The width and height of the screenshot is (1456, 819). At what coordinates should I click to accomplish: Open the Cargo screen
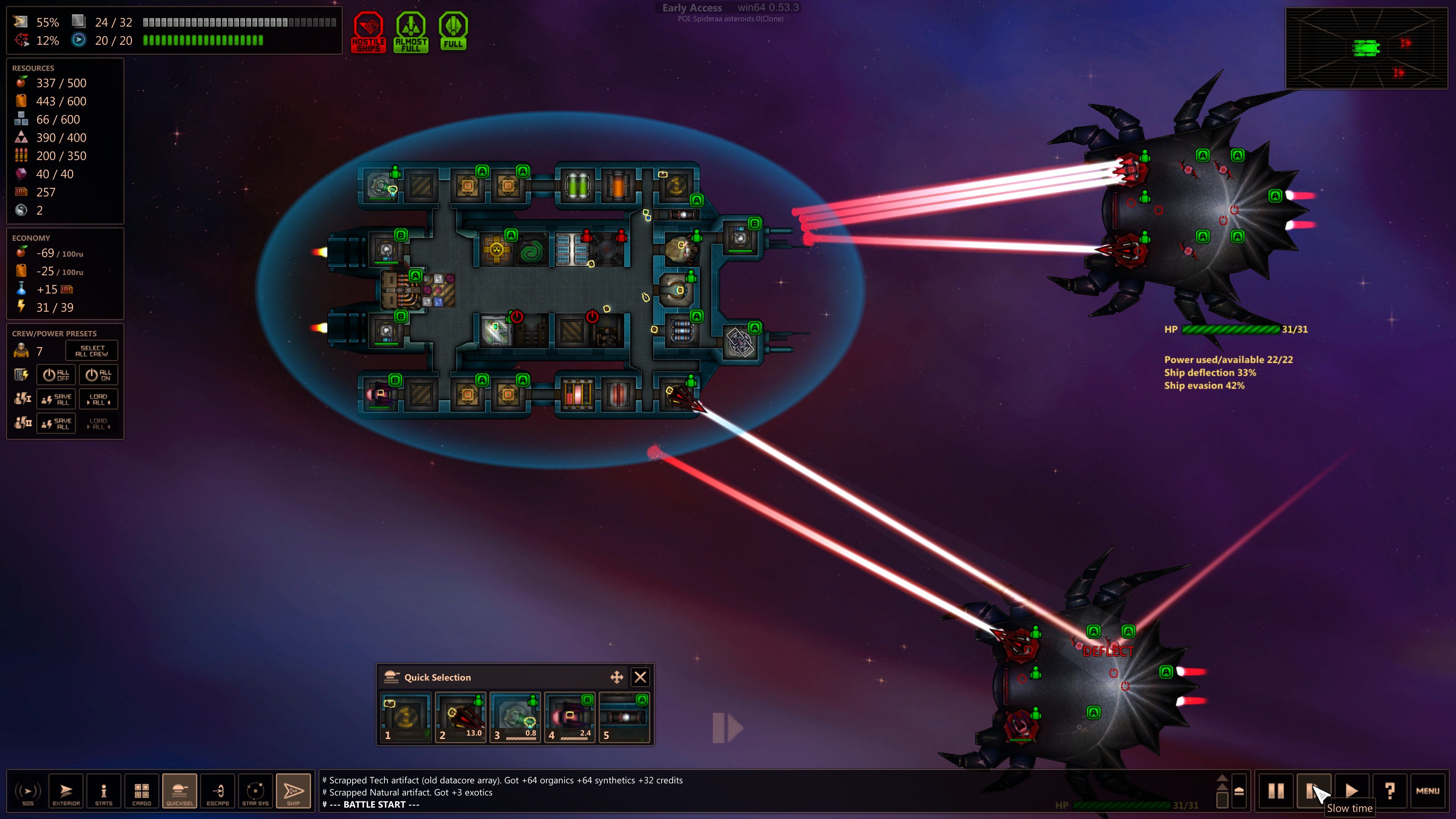pyautogui.click(x=141, y=791)
